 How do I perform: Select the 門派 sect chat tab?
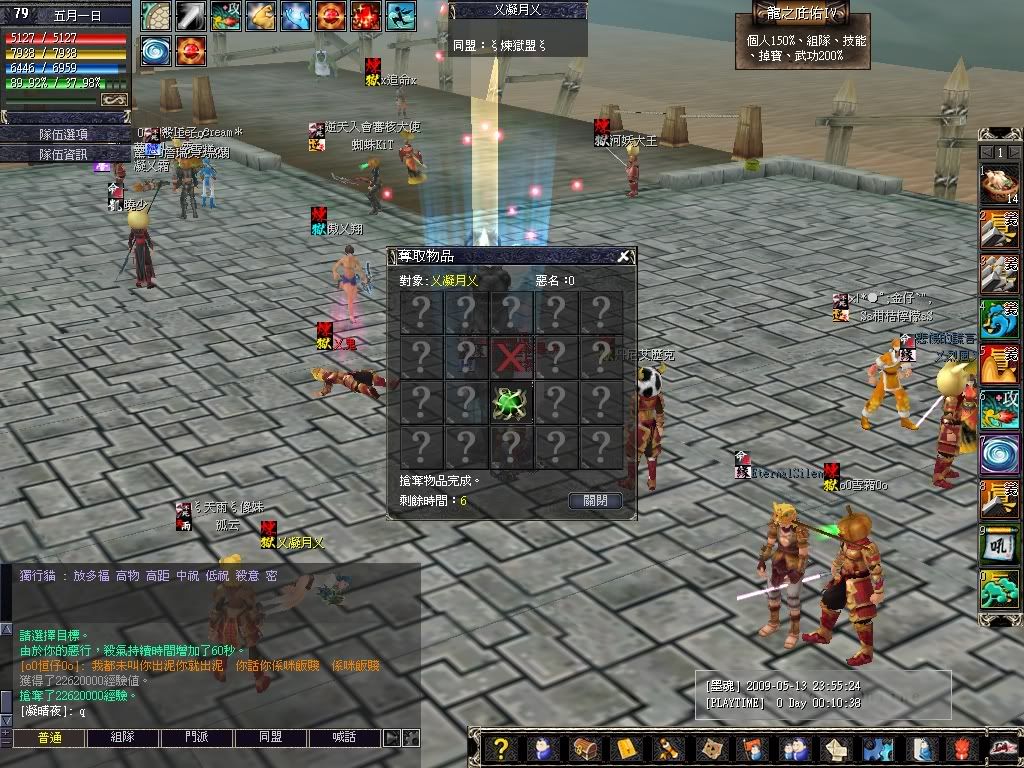click(197, 738)
